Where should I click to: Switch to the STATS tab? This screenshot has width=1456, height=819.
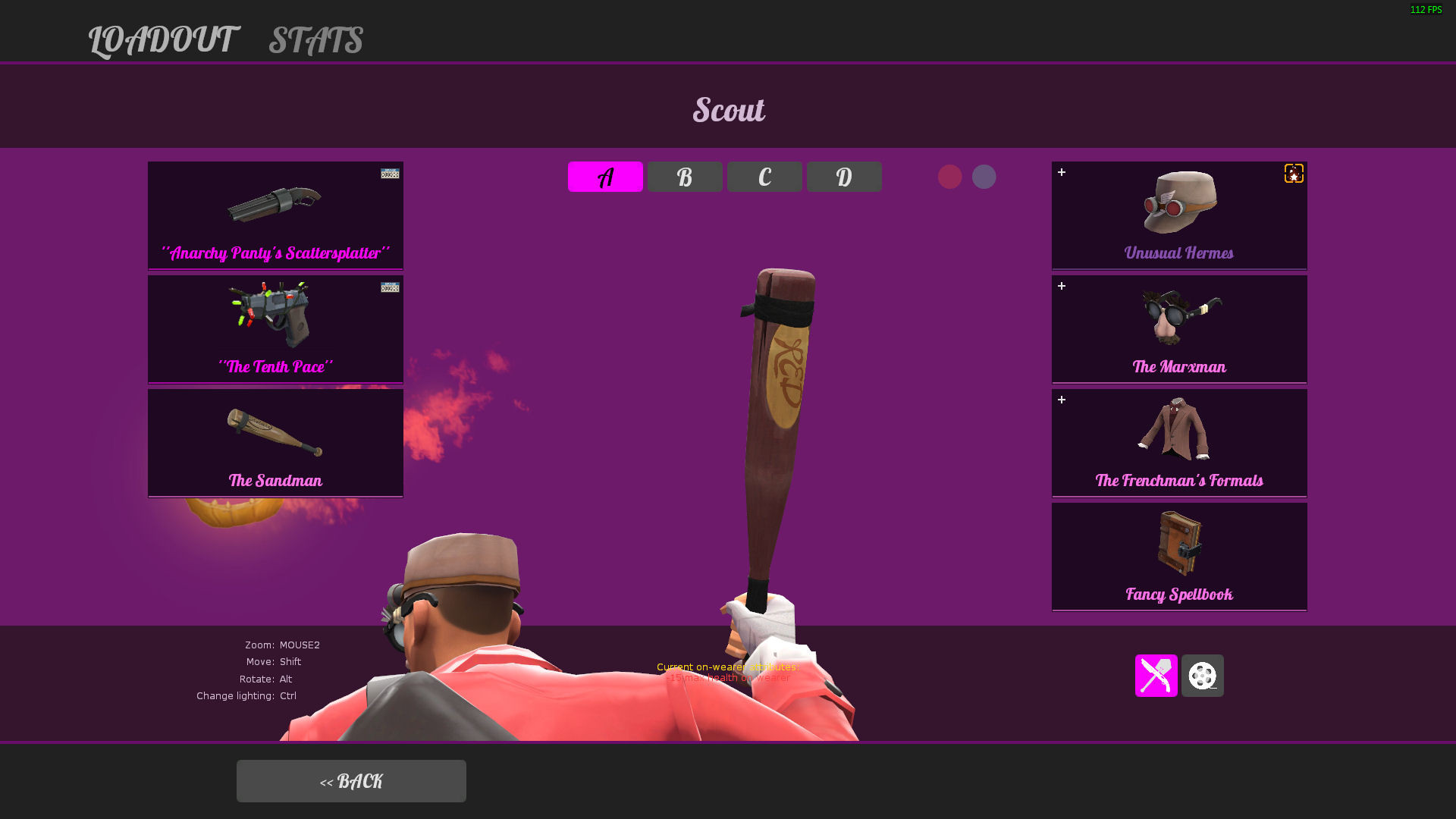click(x=315, y=41)
